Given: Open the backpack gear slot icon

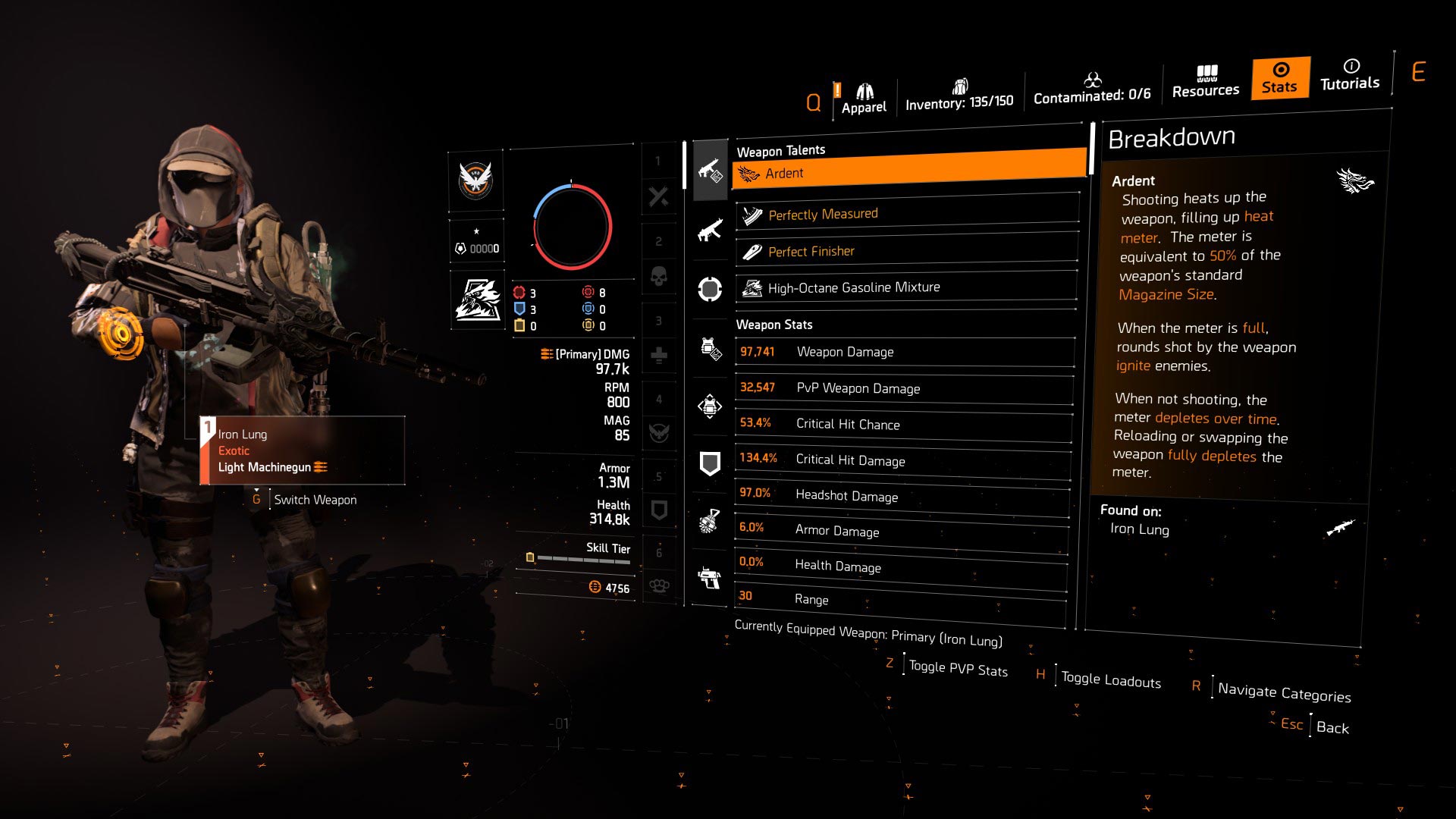Looking at the screenshot, I should click(710, 407).
